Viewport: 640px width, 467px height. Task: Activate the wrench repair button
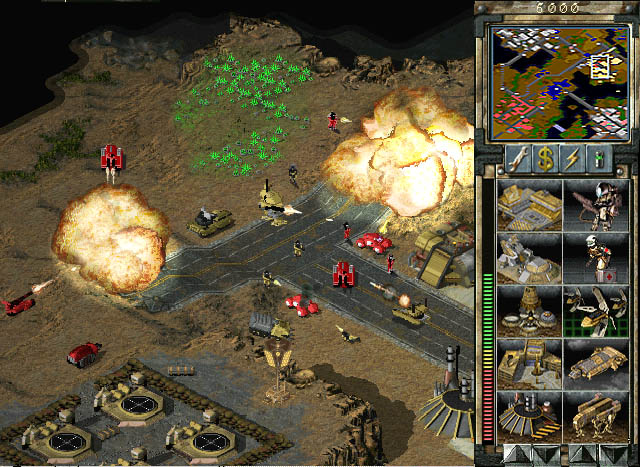[x=518, y=157]
